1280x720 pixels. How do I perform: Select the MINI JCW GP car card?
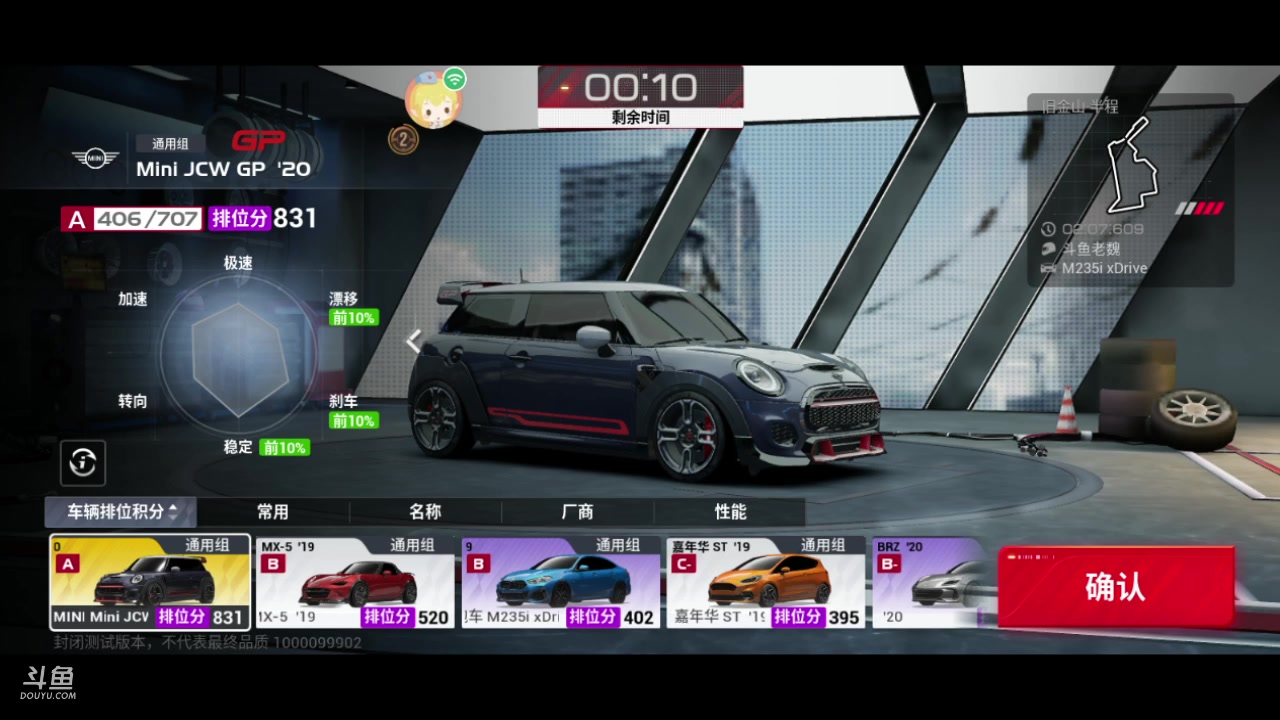[x=150, y=582]
